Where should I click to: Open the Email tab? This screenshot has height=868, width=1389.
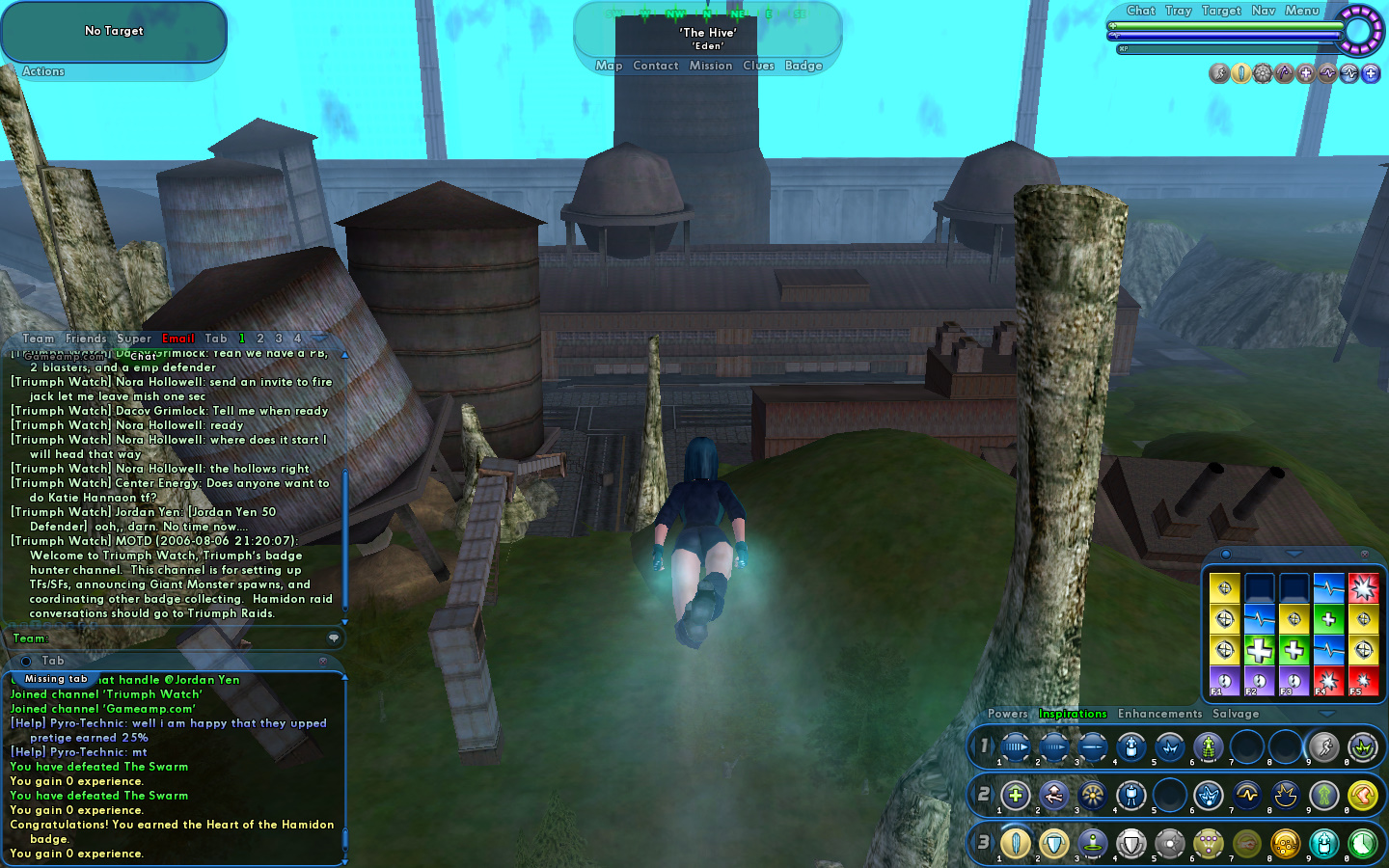click(178, 339)
